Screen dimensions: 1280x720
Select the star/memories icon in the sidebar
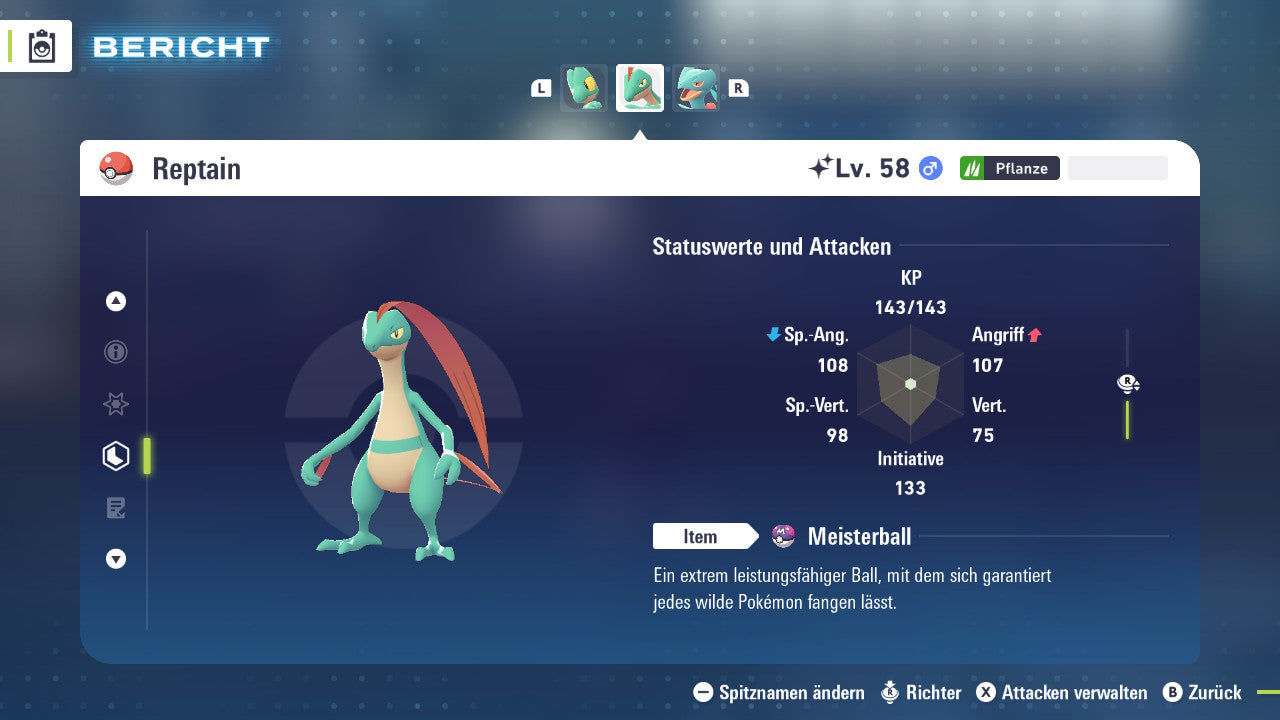coord(116,404)
